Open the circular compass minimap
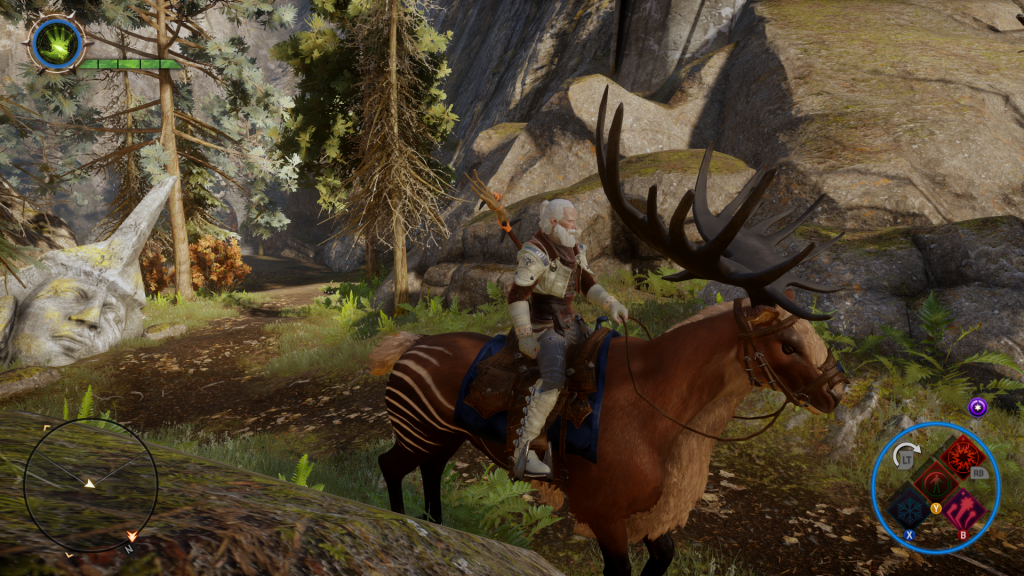 click(x=90, y=485)
